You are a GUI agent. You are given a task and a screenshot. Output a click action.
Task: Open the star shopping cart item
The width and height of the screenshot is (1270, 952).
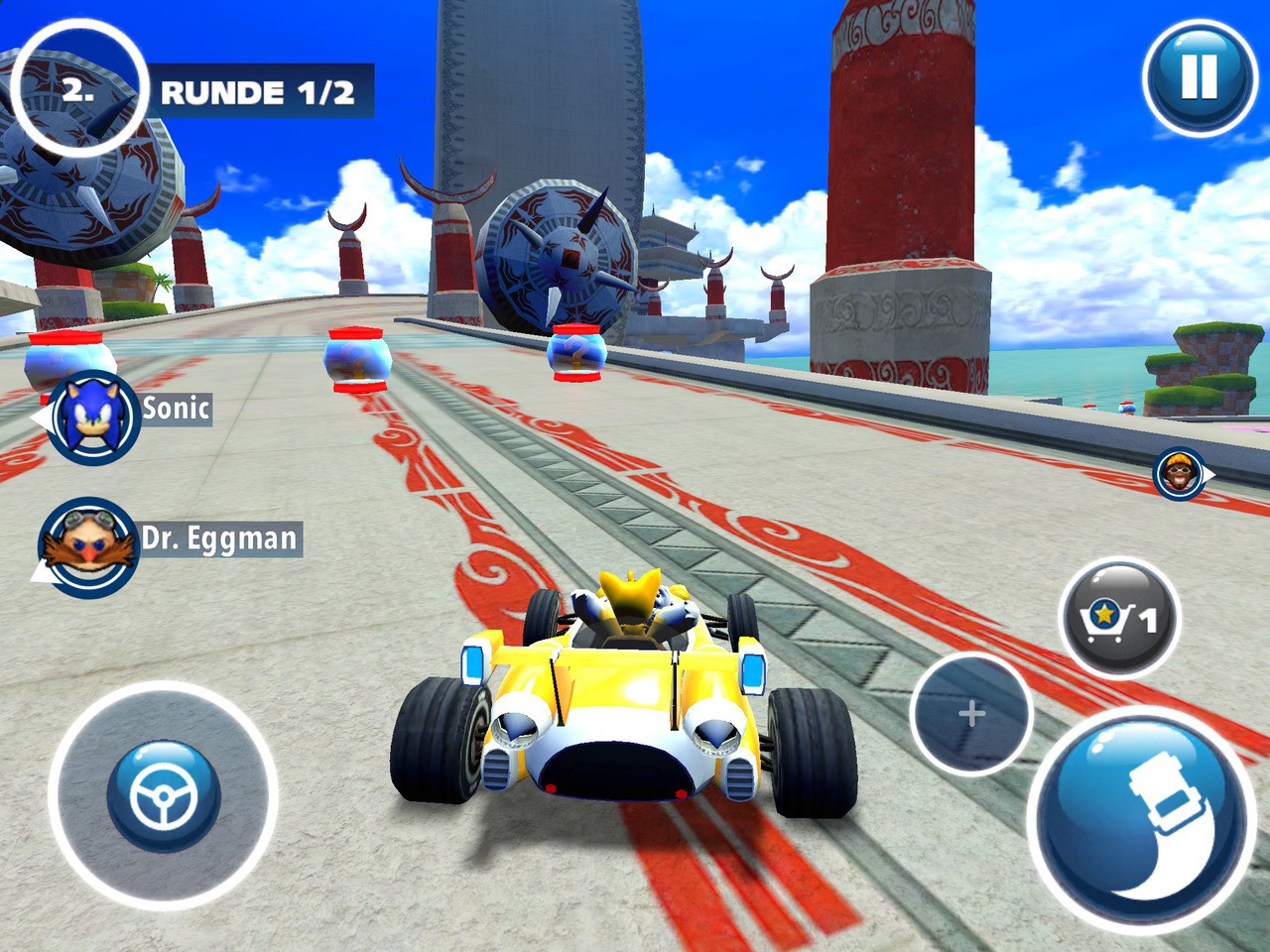(1119, 619)
